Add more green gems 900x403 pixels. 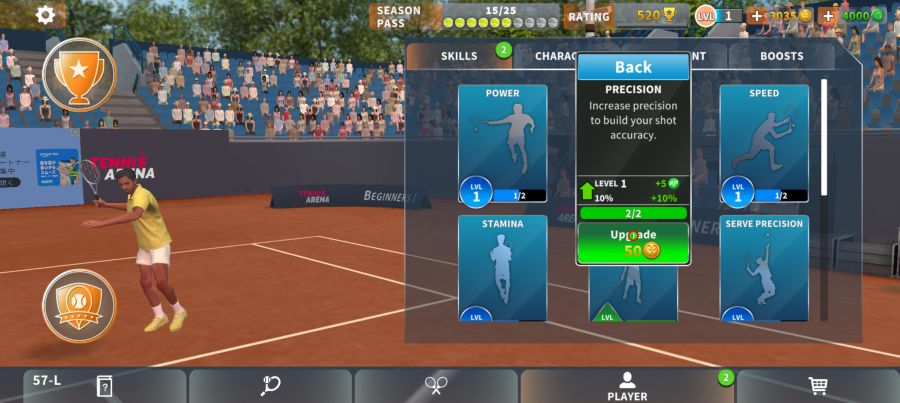[828, 16]
